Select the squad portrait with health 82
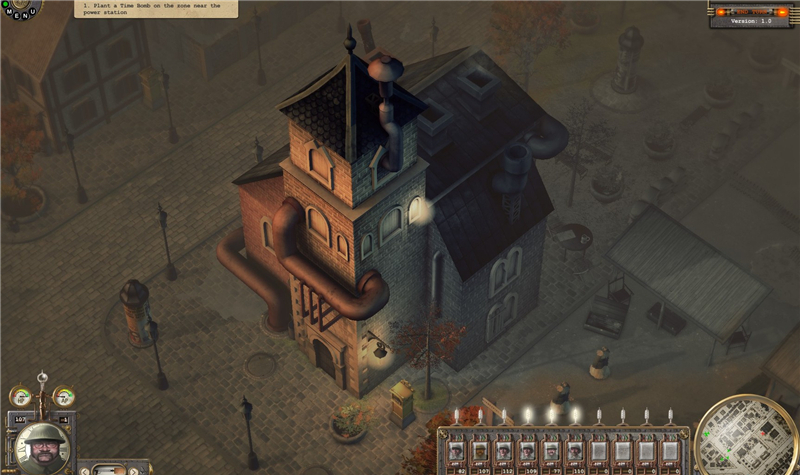This screenshot has width=800, height=475. coord(458,450)
